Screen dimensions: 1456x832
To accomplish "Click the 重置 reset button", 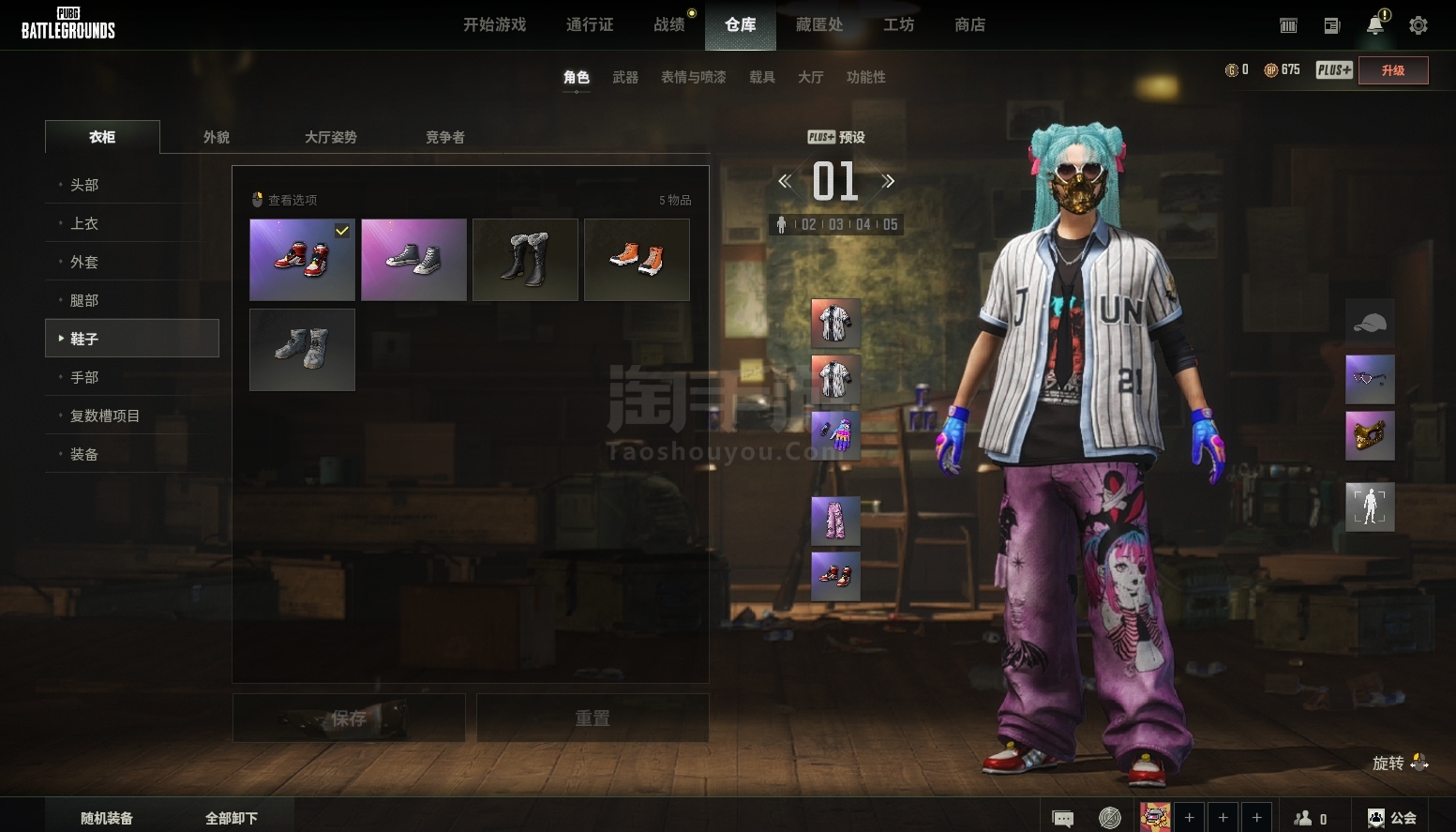I will [x=593, y=719].
